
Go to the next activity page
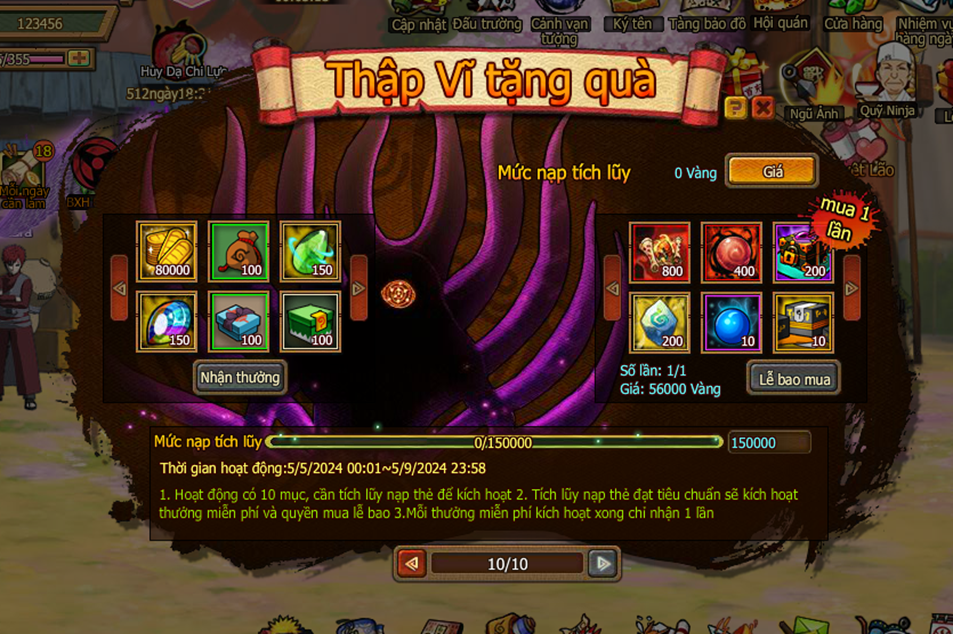pyautogui.click(x=602, y=564)
